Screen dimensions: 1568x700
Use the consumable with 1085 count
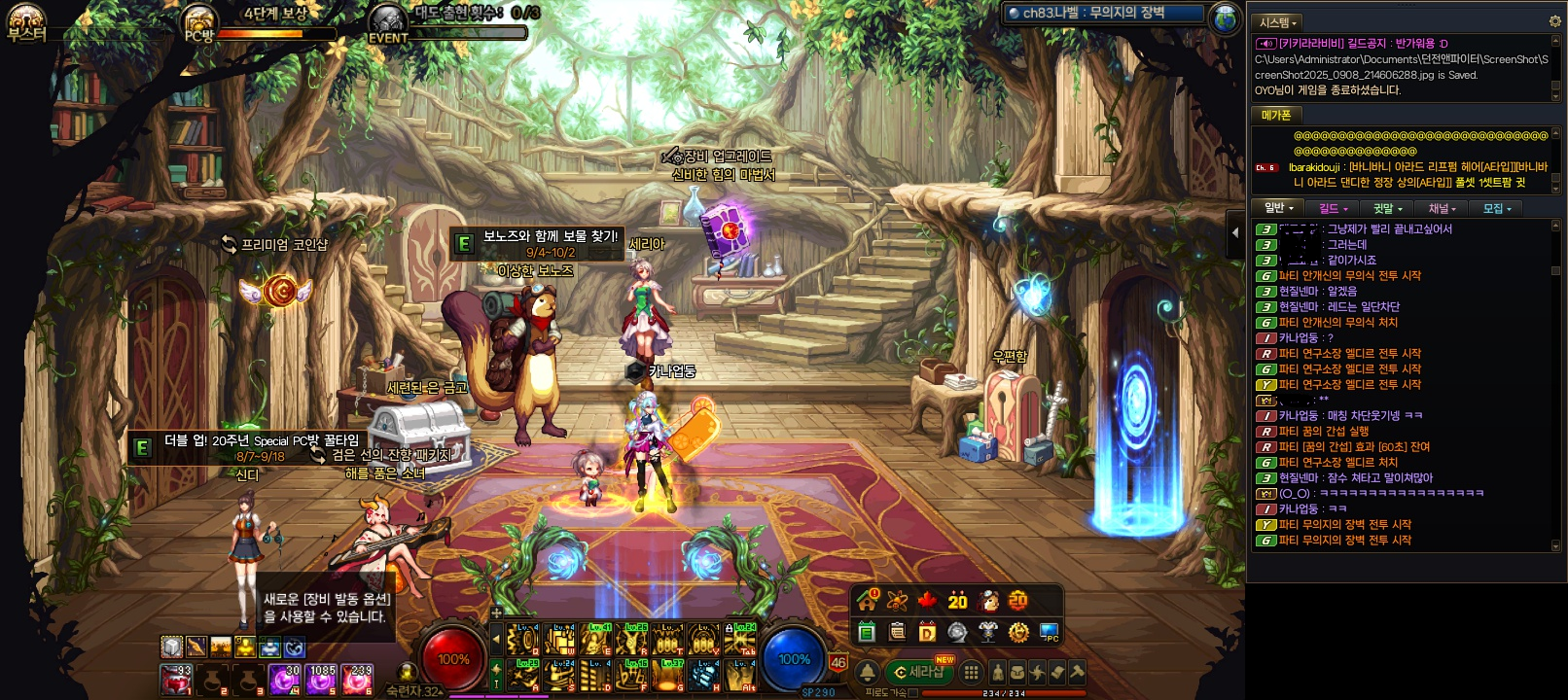322,679
